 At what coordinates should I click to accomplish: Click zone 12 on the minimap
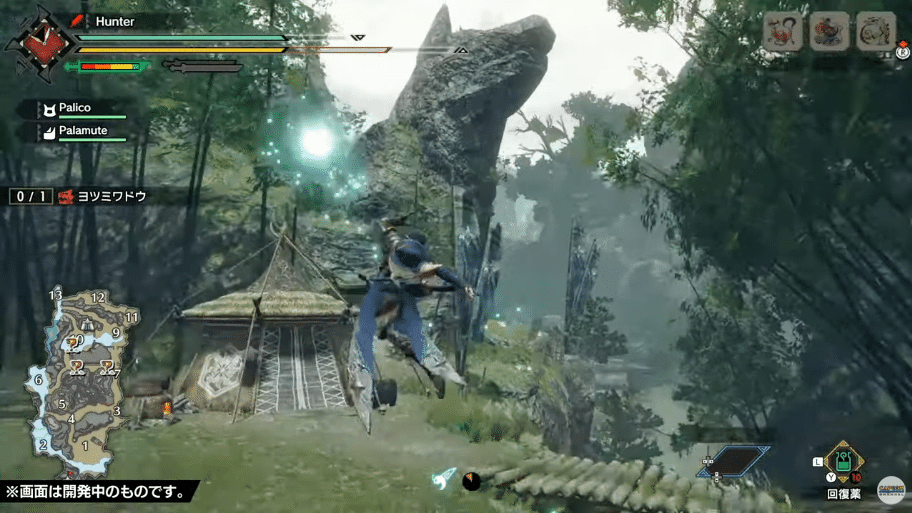tap(98, 298)
